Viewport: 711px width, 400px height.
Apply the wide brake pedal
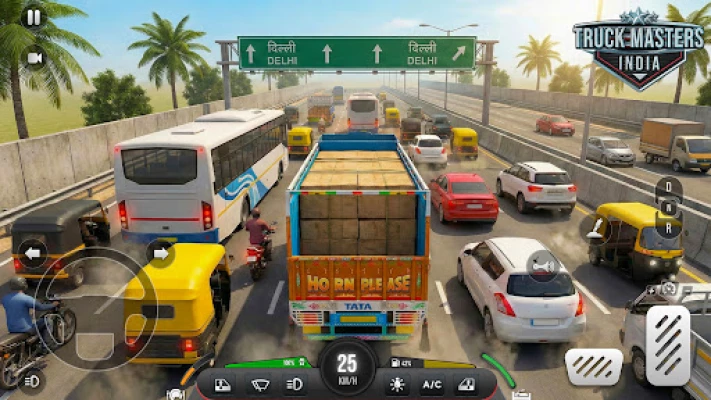click(x=593, y=366)
